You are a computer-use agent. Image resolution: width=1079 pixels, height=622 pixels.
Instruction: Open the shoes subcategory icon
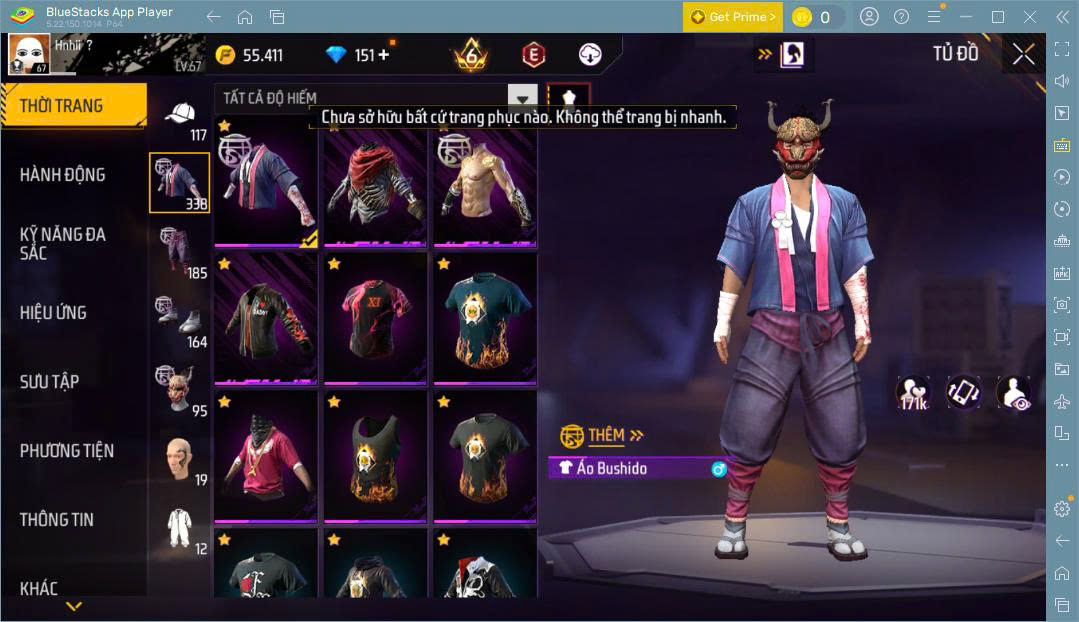coord(178,321)
